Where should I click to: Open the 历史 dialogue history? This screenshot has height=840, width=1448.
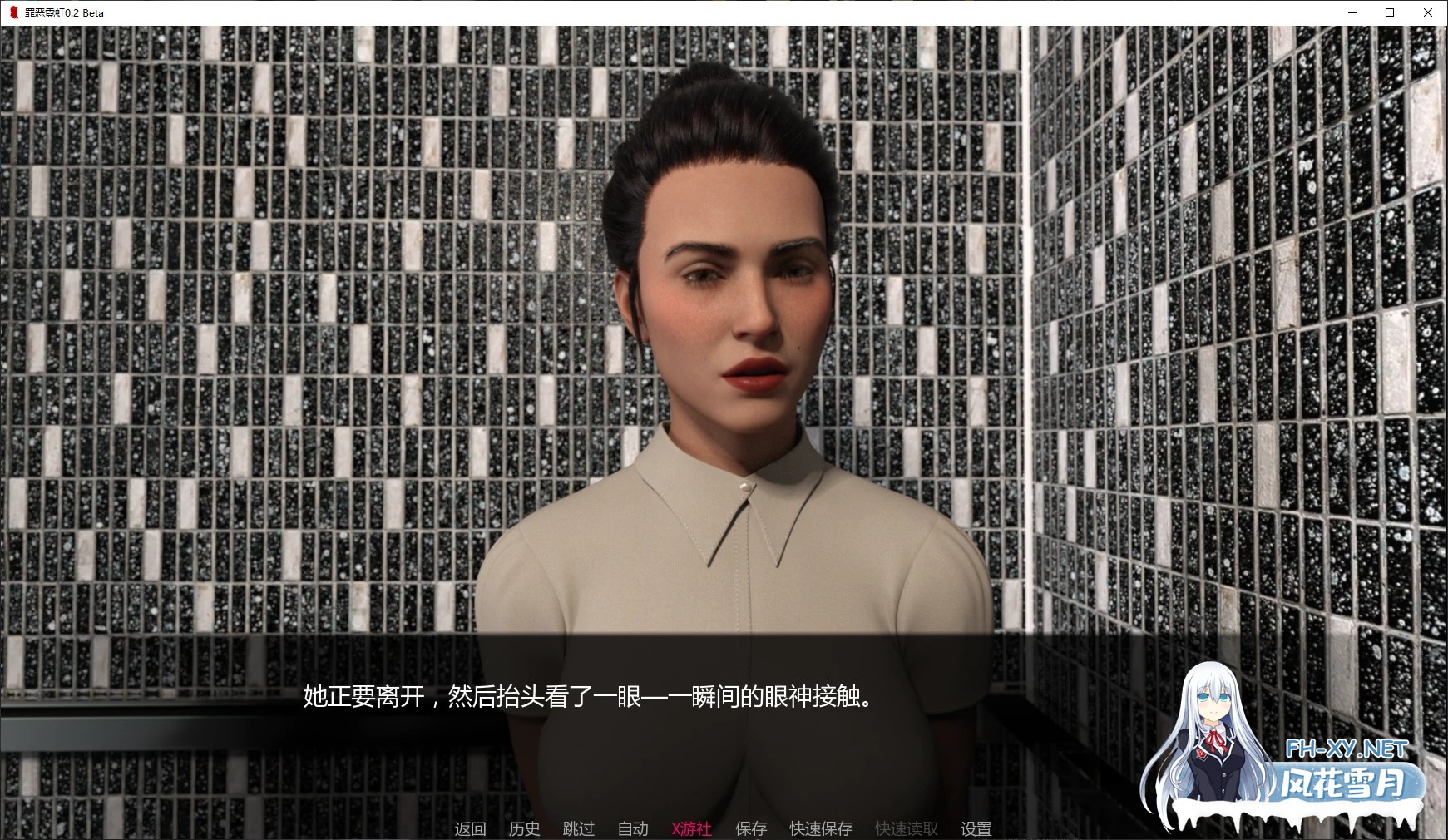tap(523, 828)
